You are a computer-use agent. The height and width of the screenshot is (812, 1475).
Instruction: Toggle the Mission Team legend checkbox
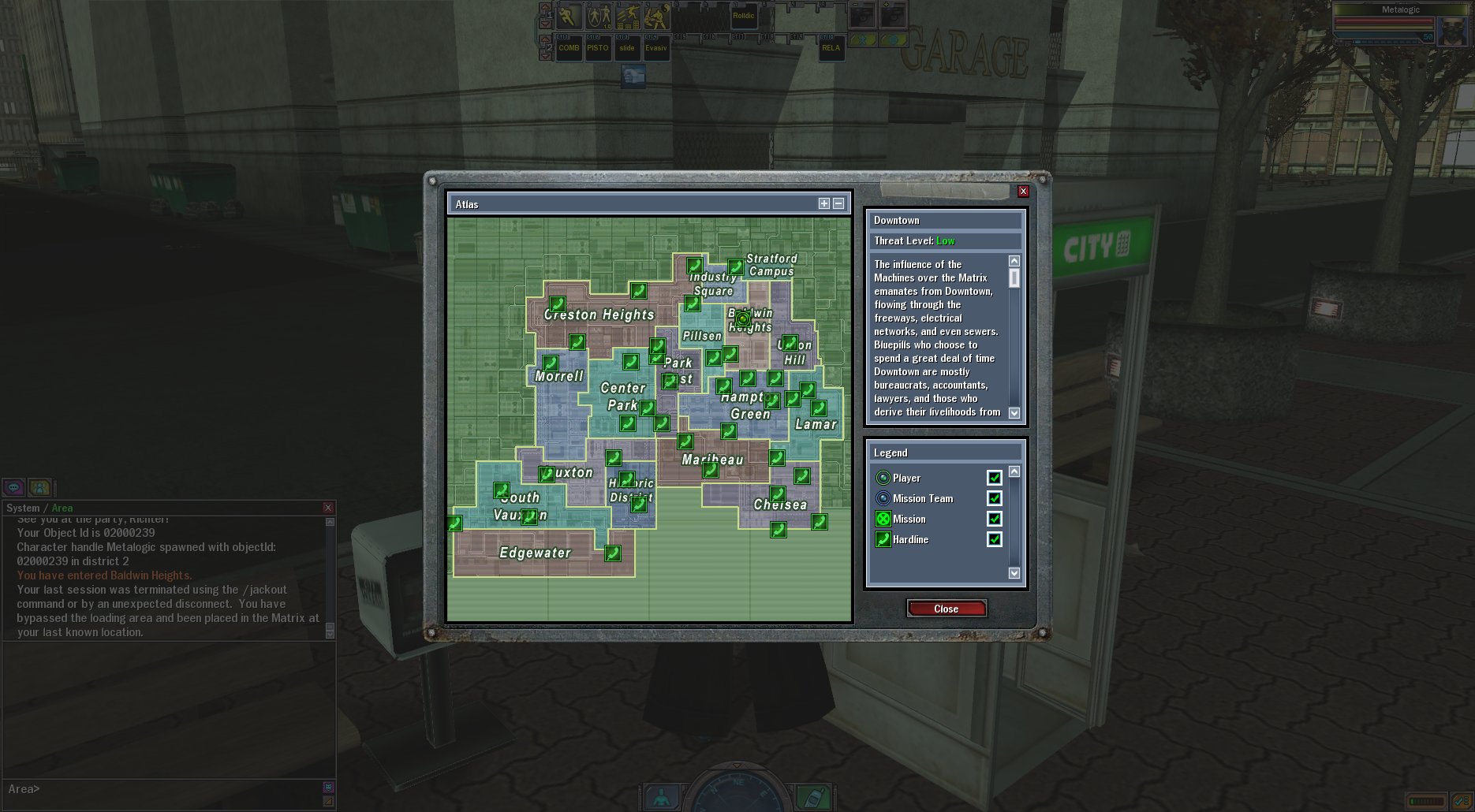click(994, 498)
